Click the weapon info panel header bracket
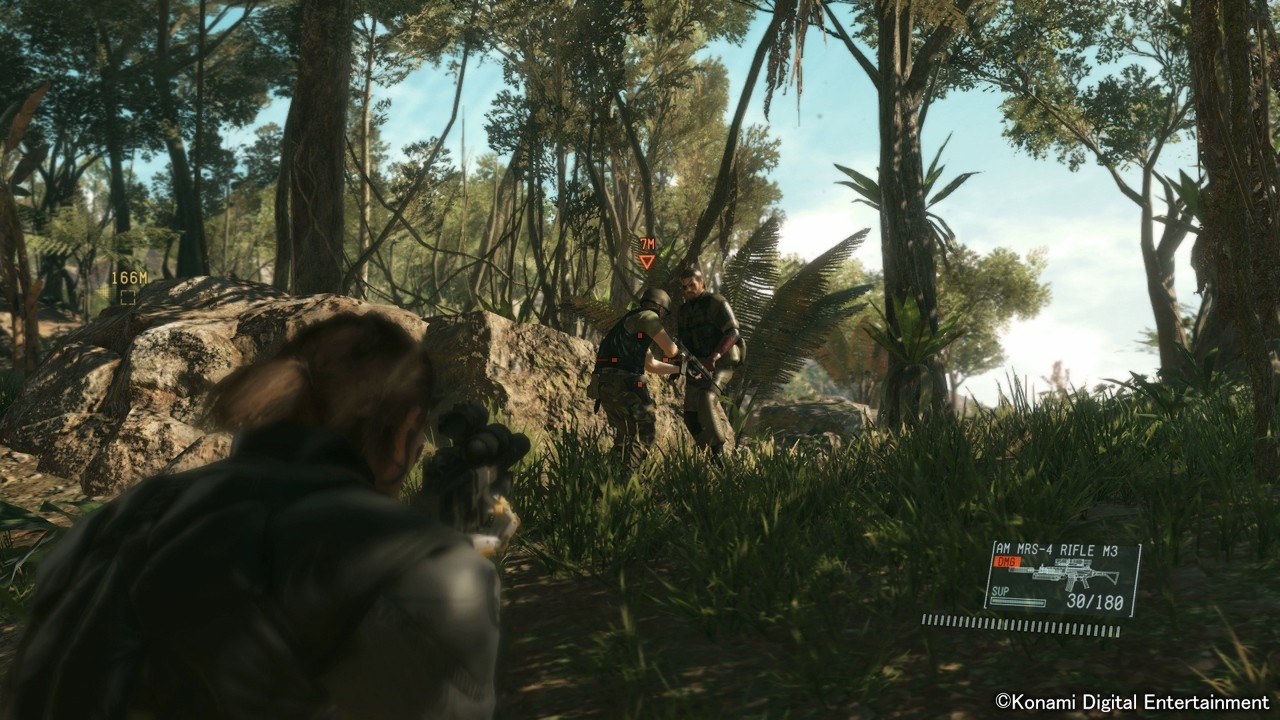1280x720 pixels. (995, 545)
